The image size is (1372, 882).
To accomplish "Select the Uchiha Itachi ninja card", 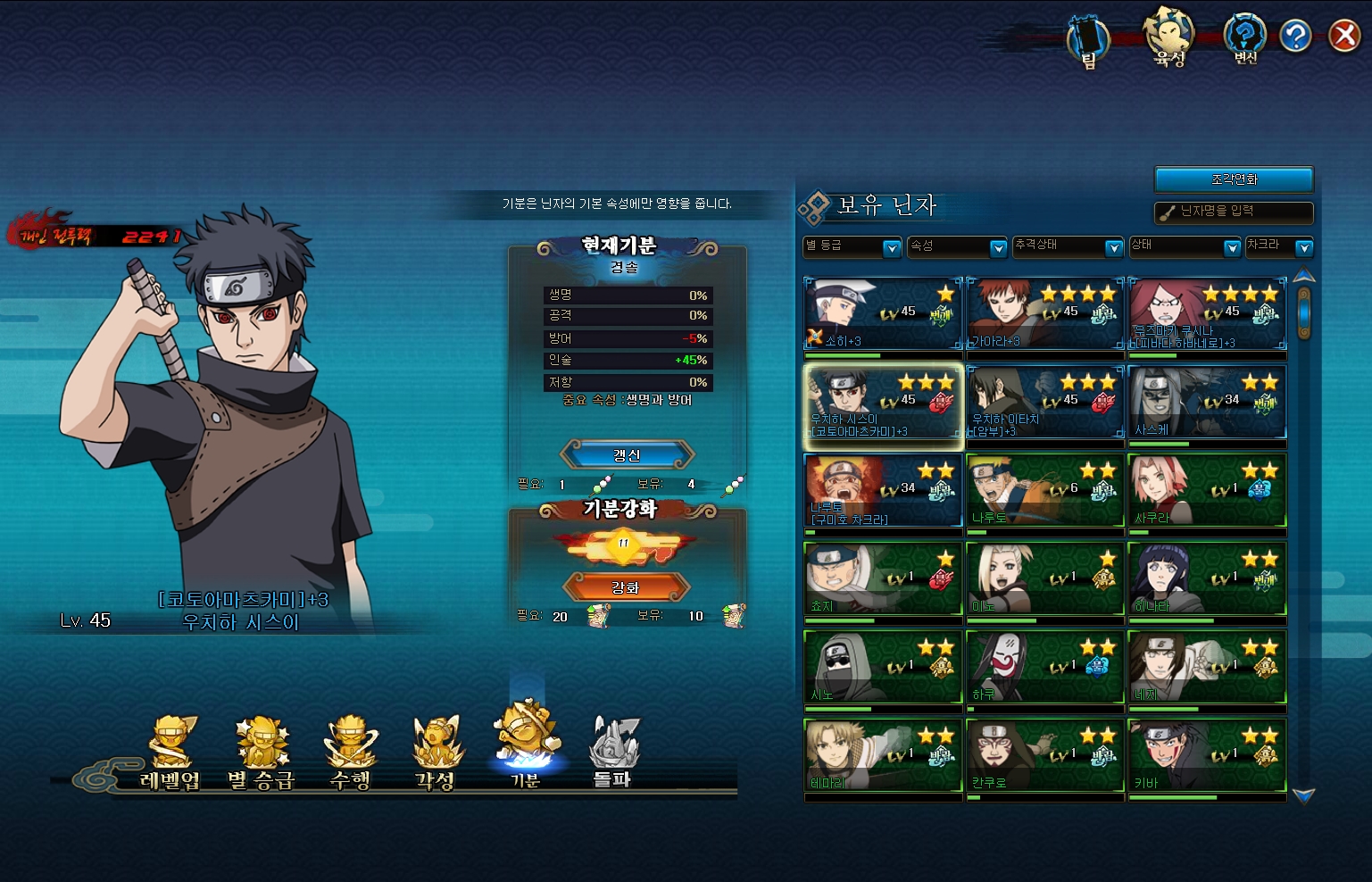I will coord(1044,403).
